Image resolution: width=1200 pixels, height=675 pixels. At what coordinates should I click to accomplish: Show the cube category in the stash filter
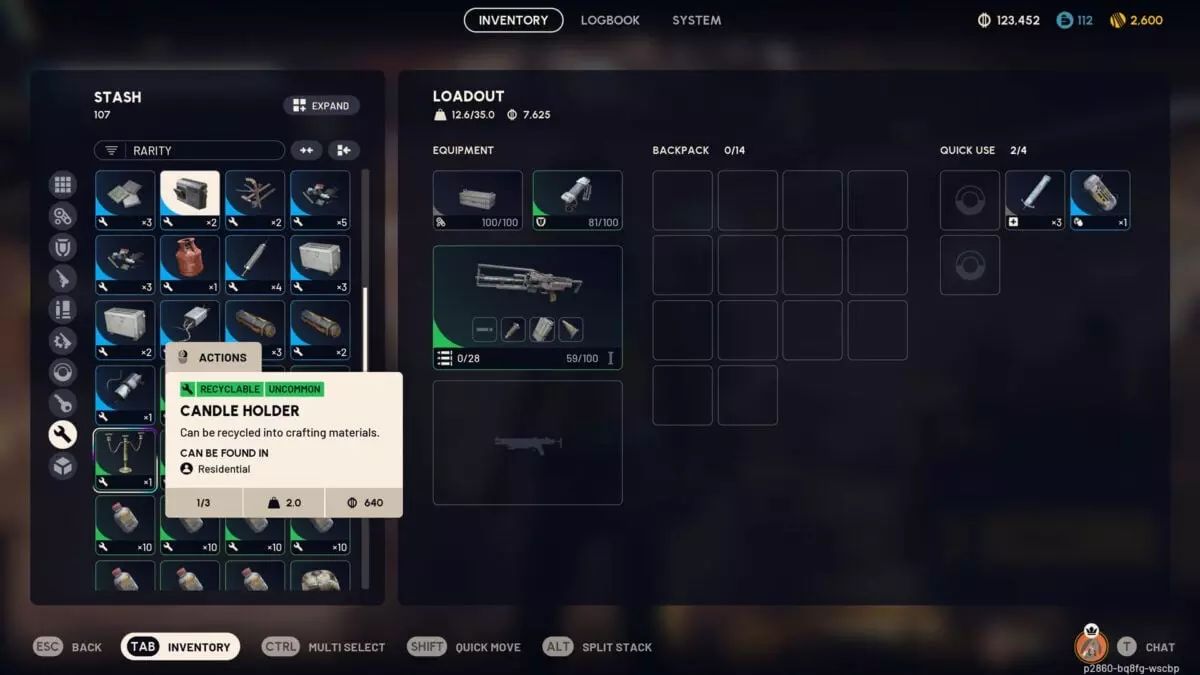point(63,466)
